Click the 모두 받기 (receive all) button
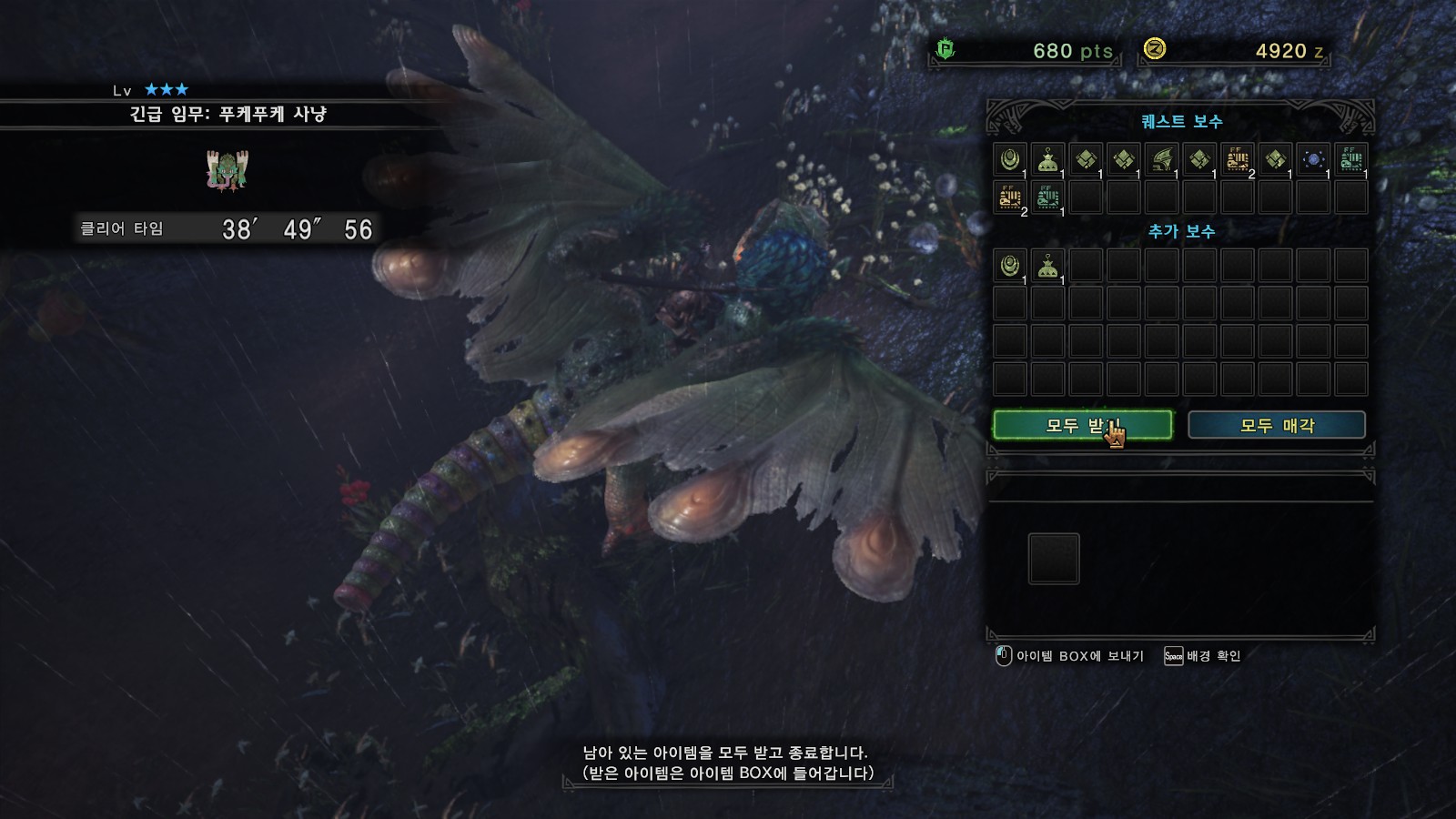1456x819 pixels. click(x=1082, y=425)
